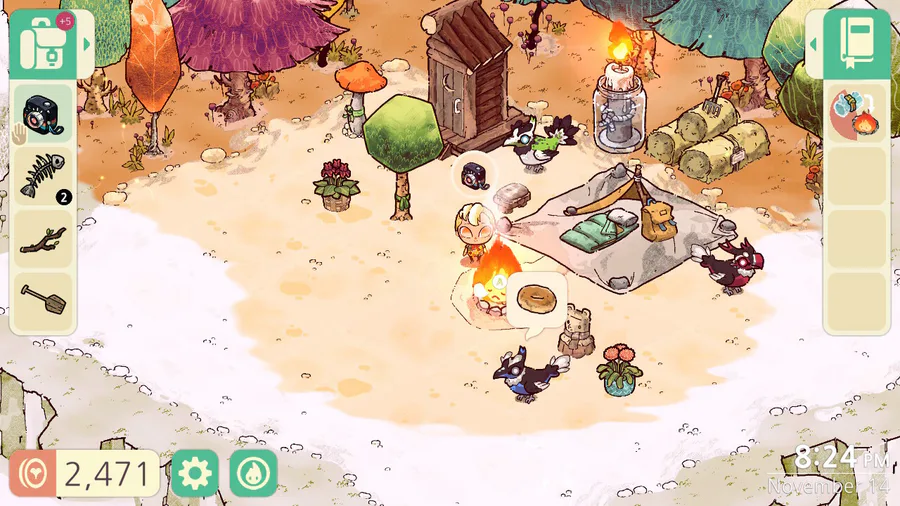Equip the shovel tool slot
900x506 pixels.
(x=42, y=301)
